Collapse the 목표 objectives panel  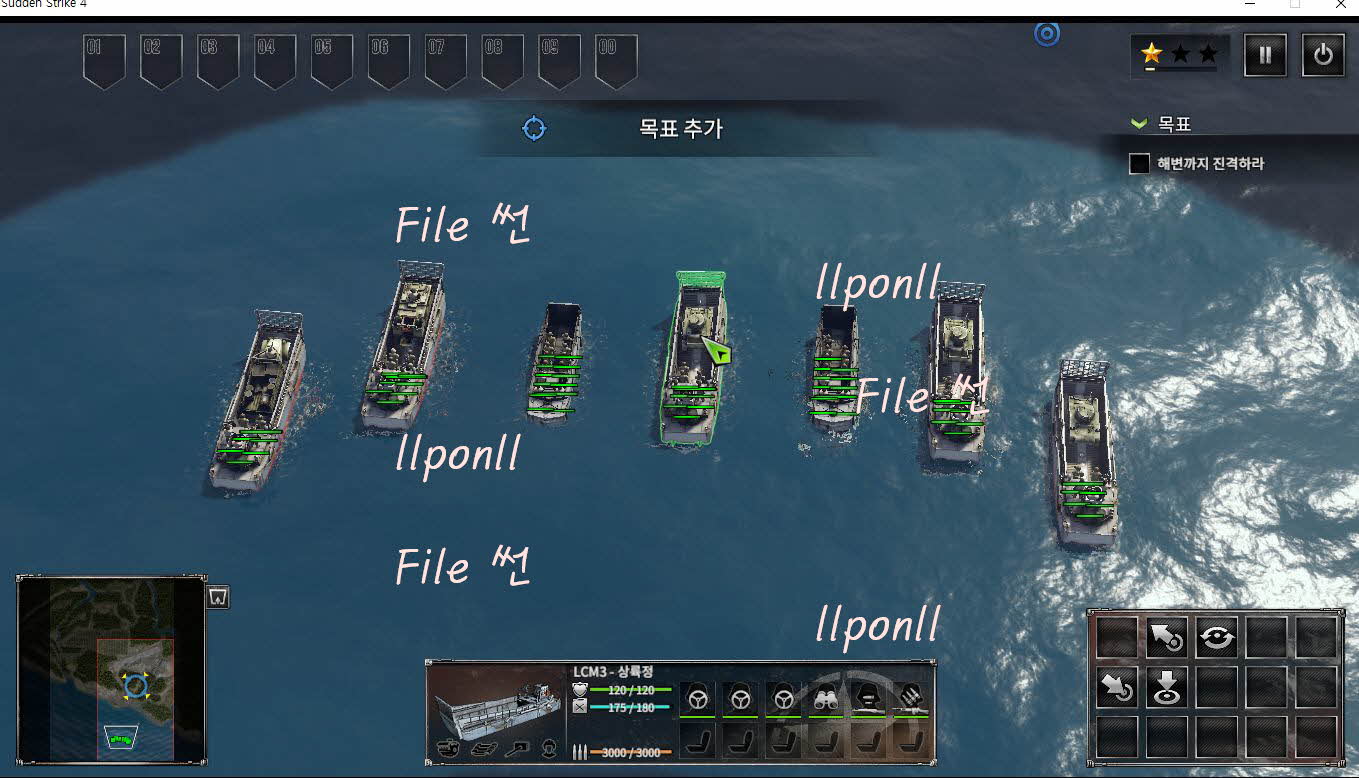pyautogui.click(x=1137, y=124)
